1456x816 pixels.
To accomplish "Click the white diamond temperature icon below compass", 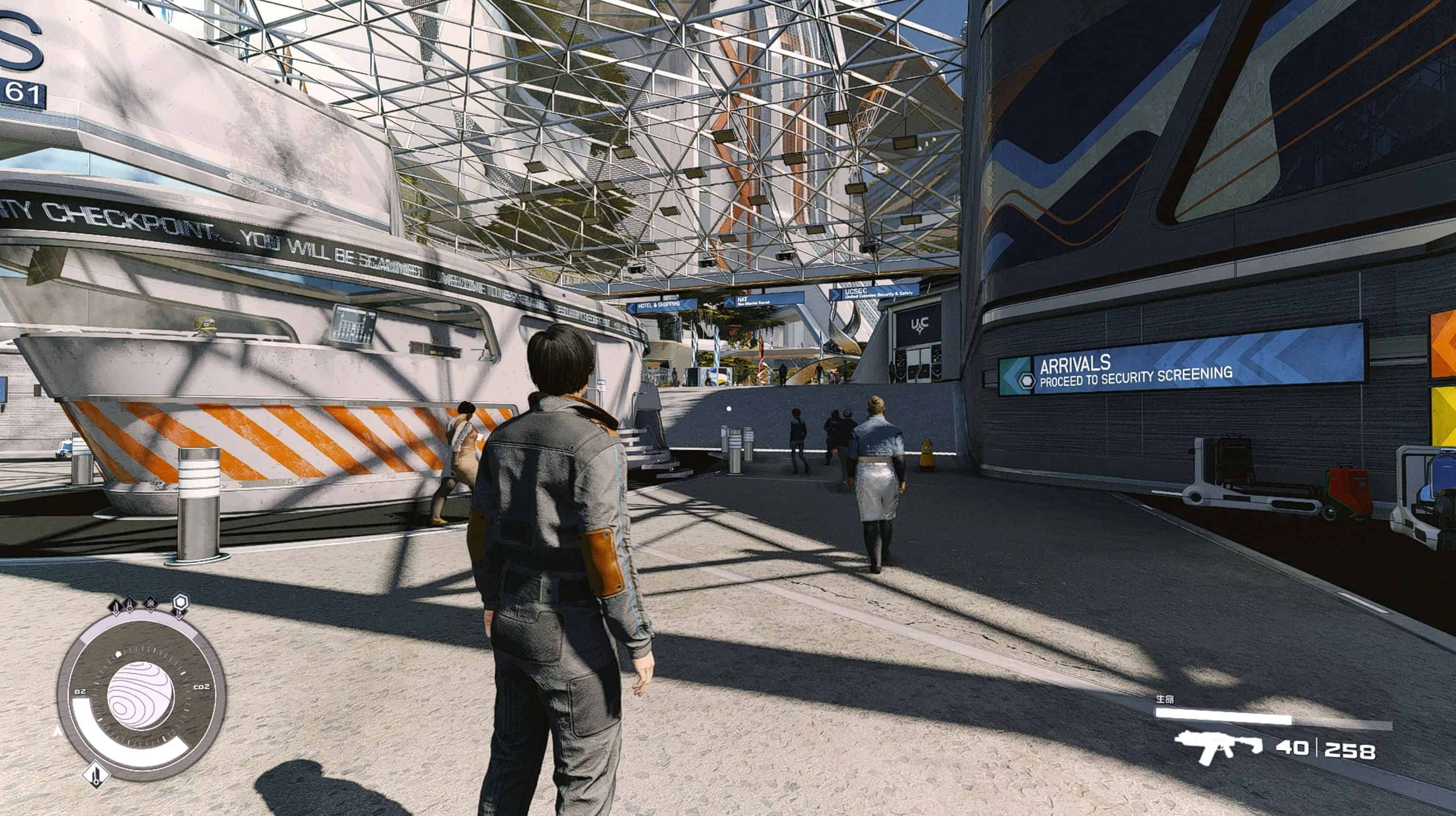I will point(96,774).
